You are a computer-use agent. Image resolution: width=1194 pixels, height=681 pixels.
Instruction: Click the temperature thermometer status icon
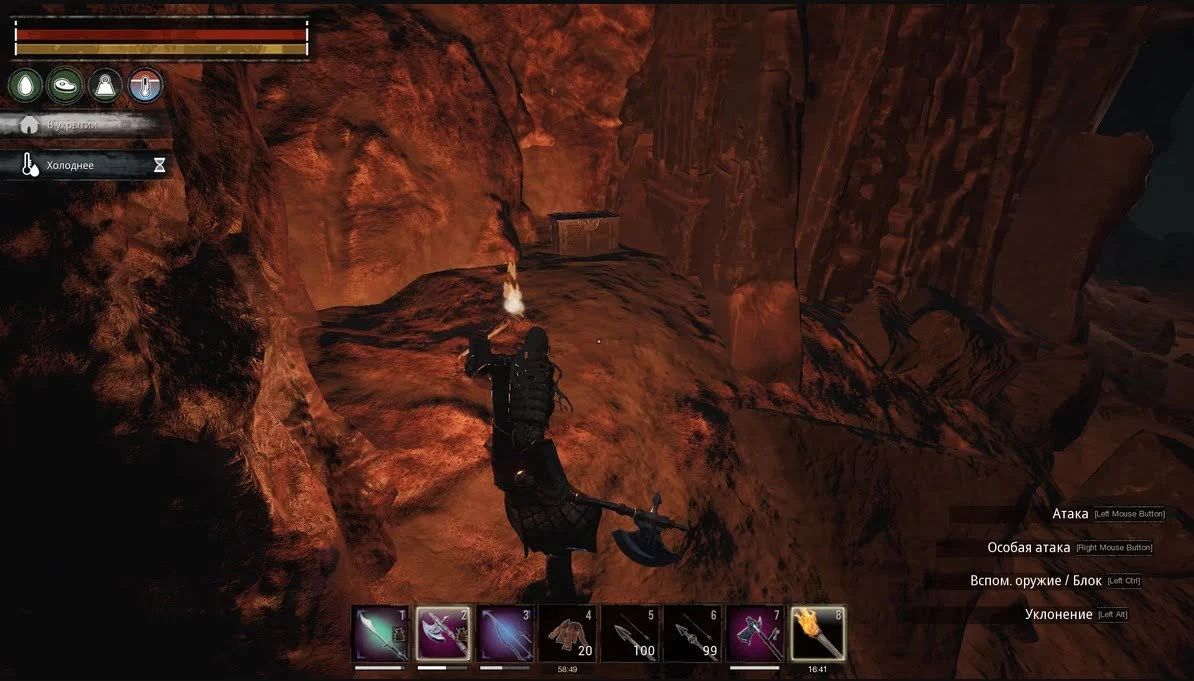click(x=146, y=86)
